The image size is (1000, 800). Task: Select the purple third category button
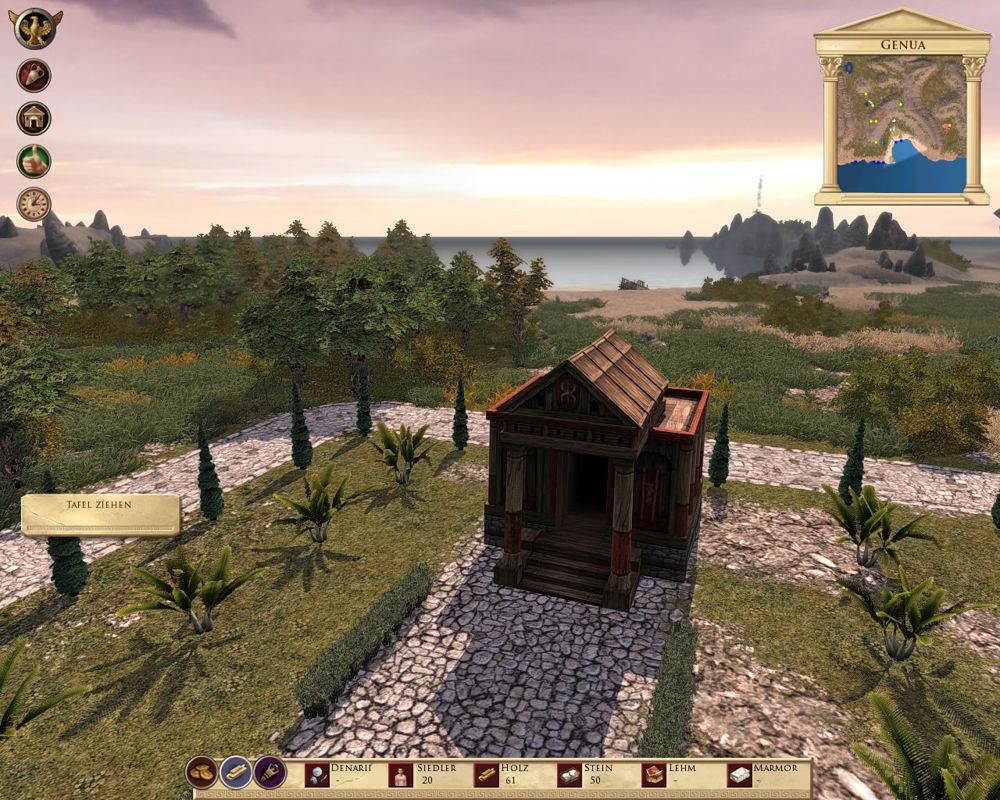coord(270,772)
